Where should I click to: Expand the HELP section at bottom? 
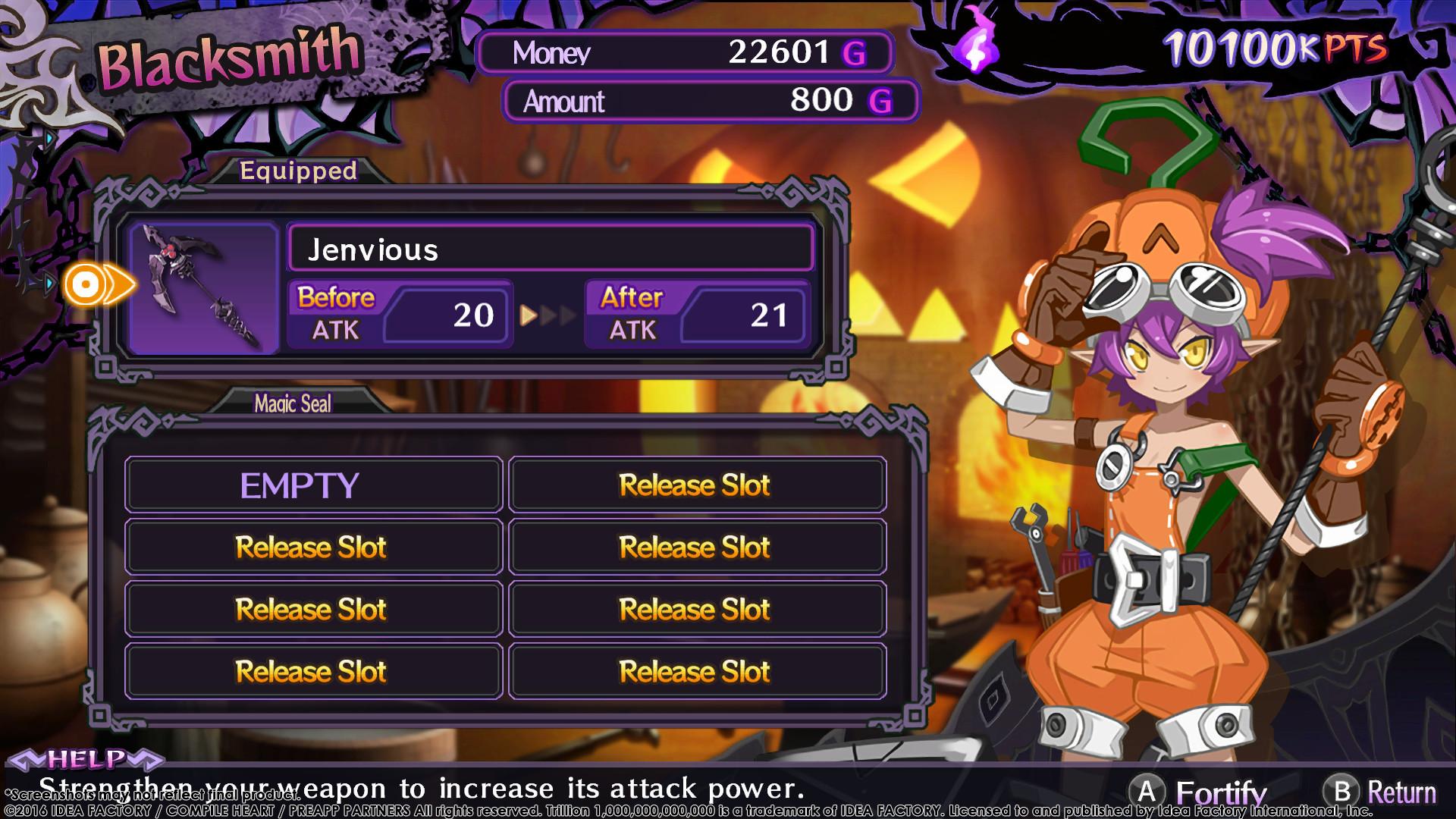87,756
